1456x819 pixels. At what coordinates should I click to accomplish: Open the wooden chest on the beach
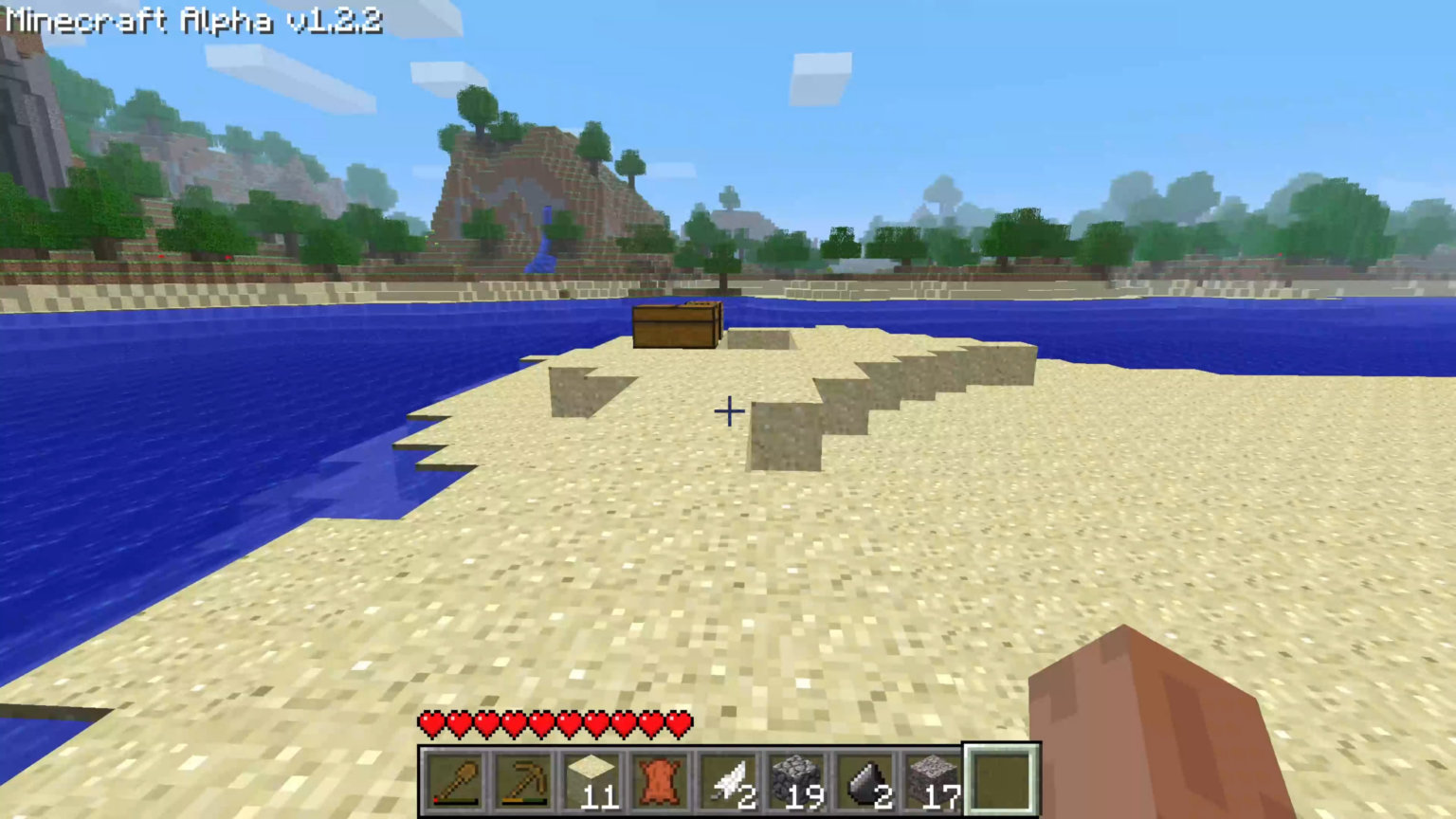[675, 325]
